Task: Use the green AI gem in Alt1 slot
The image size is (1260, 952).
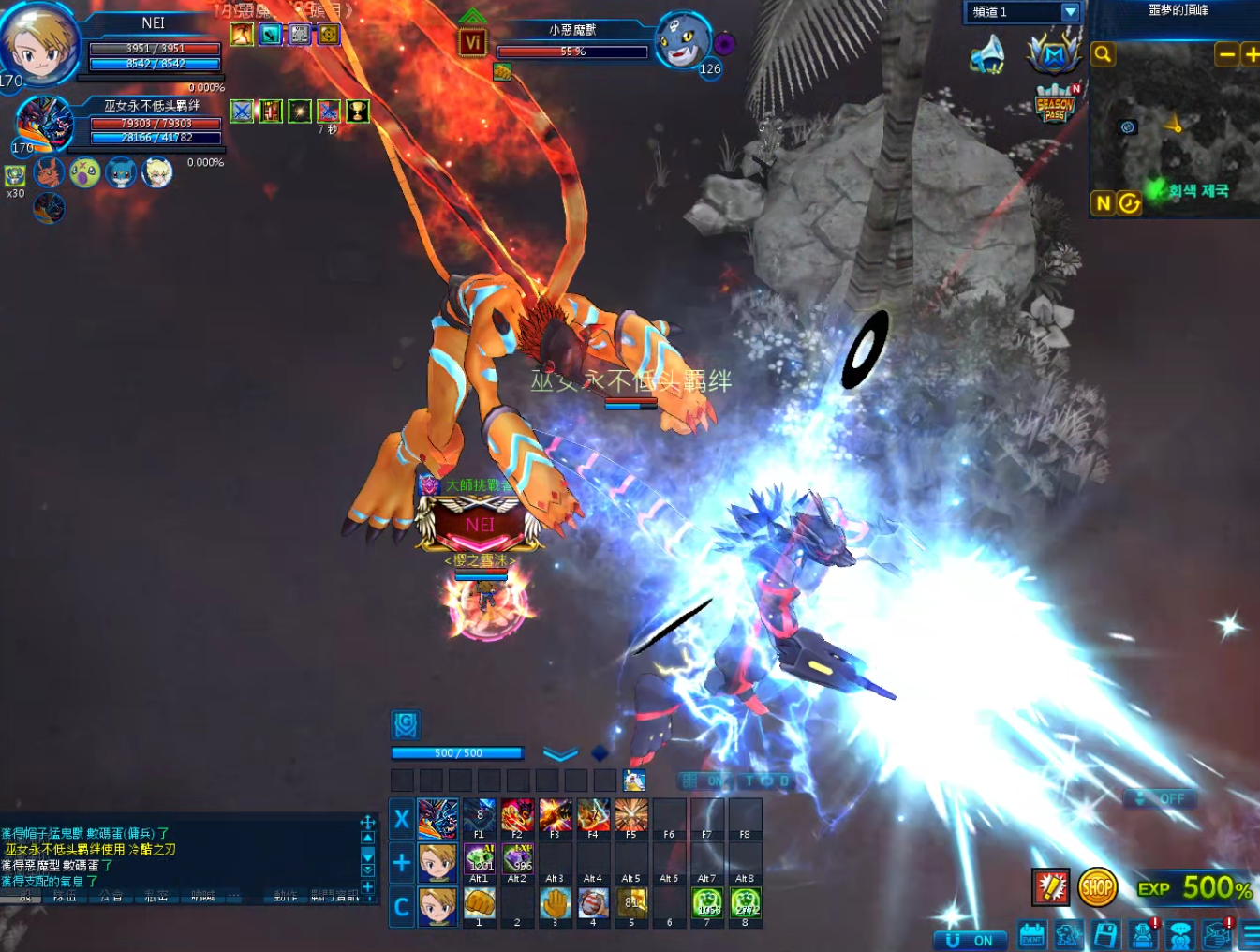Action: click(x=480, y=859)
